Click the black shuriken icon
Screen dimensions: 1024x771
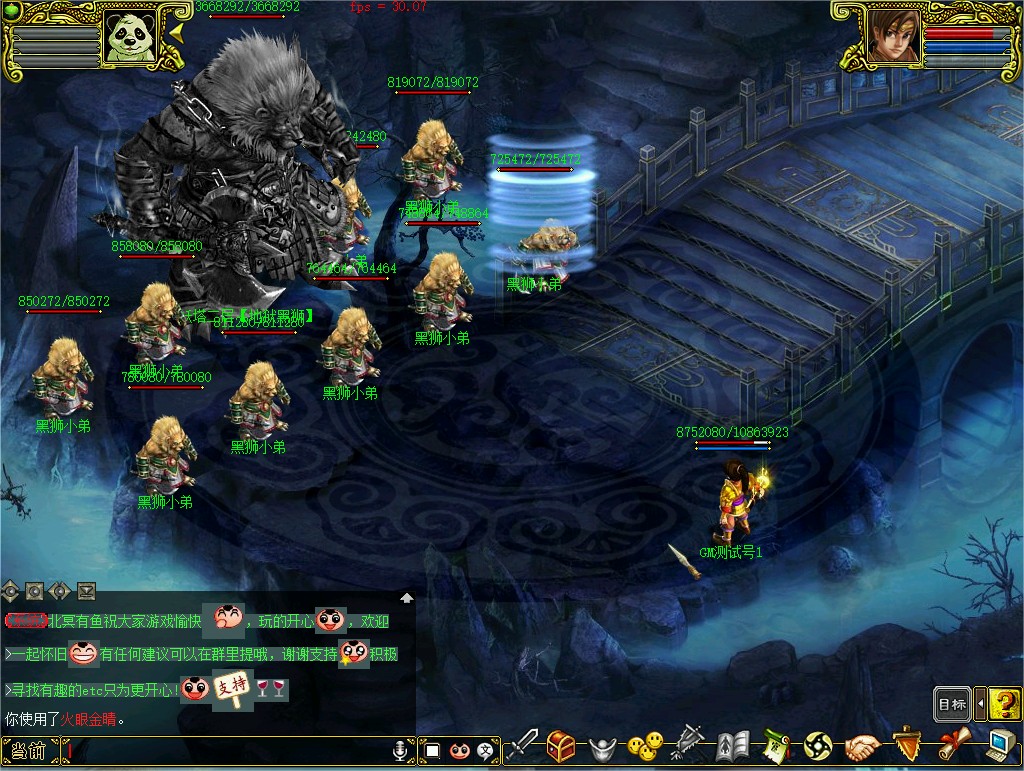(818, 746)
